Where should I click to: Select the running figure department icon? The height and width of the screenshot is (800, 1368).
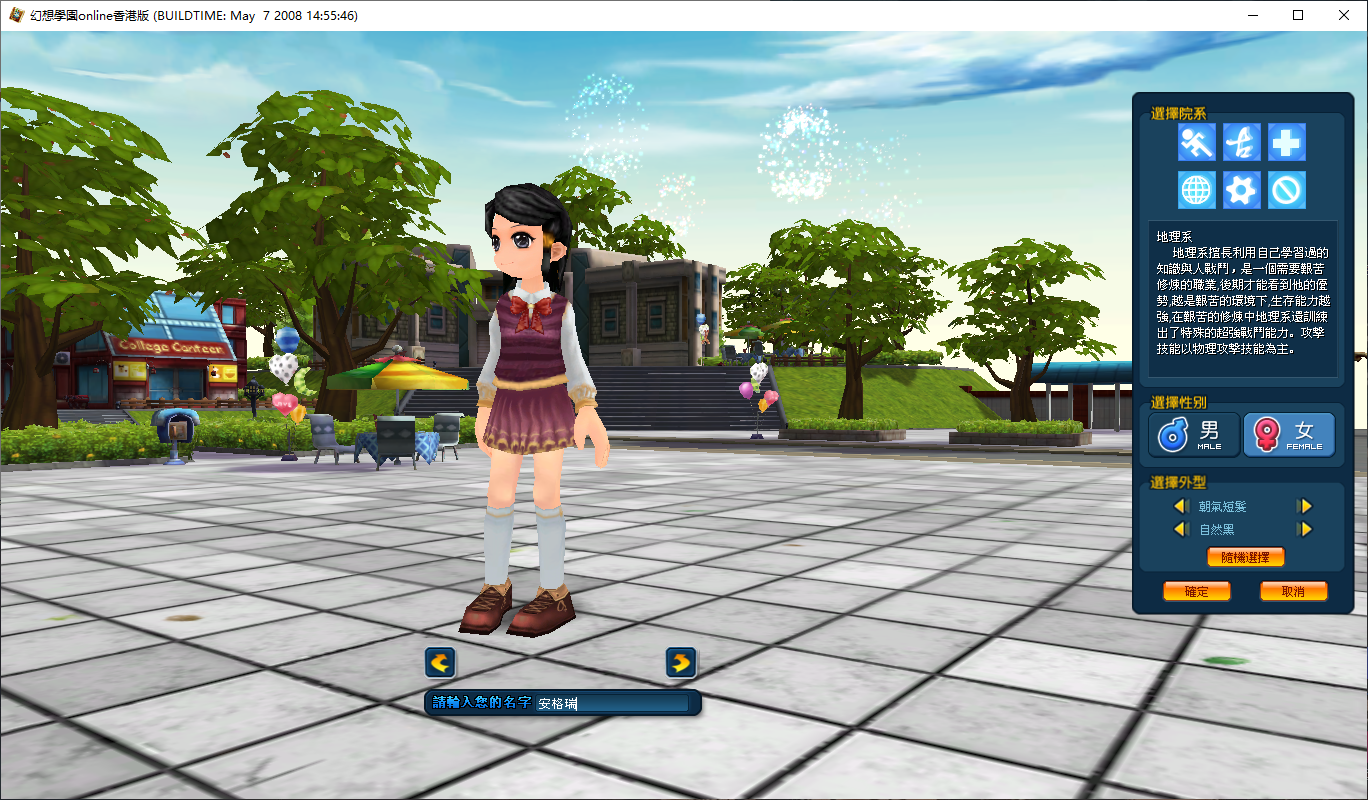(1196, 143)
